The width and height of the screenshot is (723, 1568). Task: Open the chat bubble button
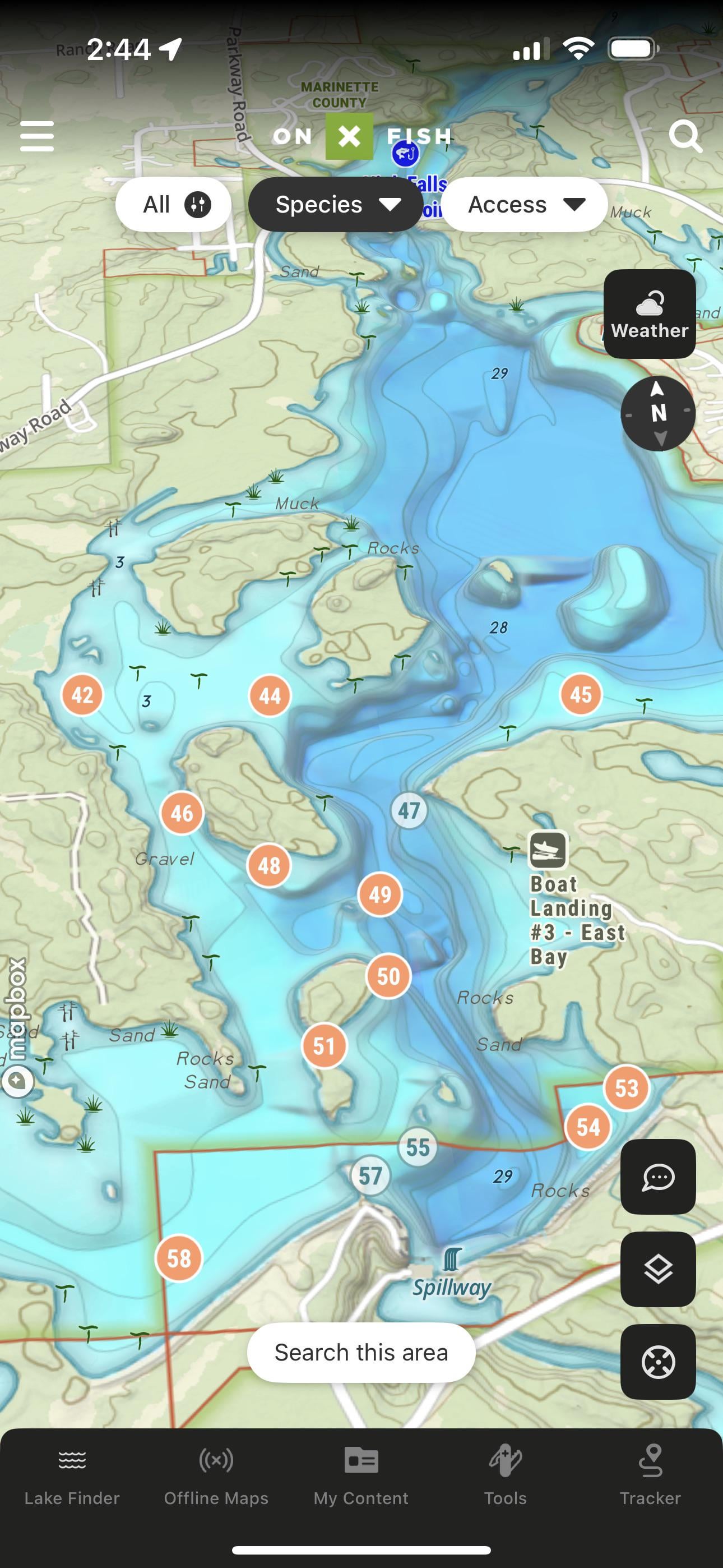click(658, 1177)
